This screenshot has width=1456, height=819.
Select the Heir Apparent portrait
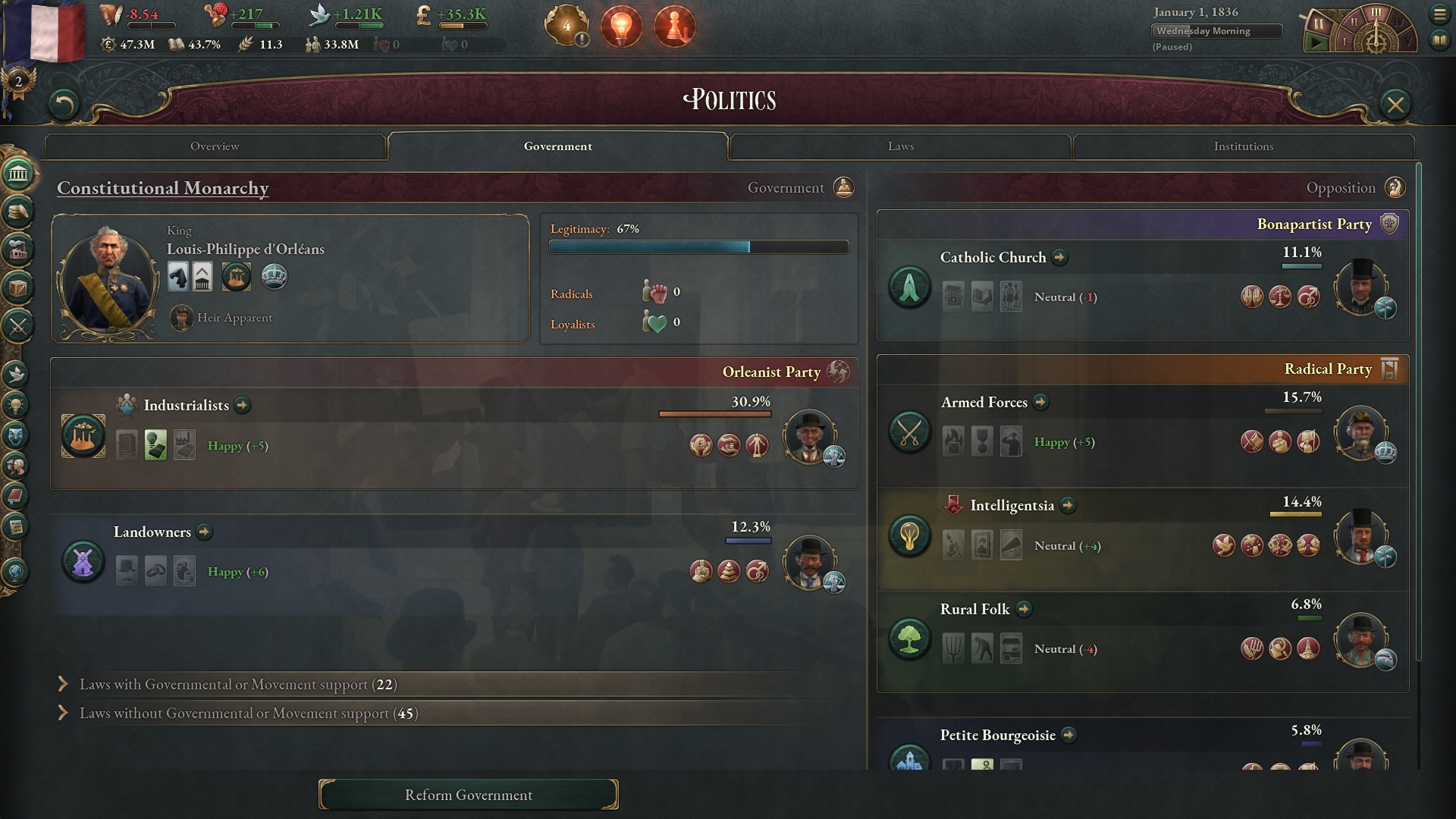181,318
